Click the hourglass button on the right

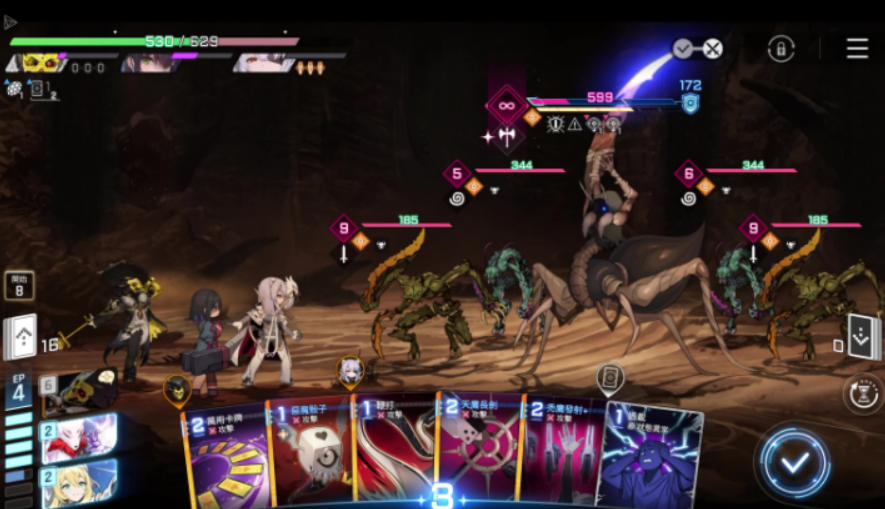pos(860,393)
